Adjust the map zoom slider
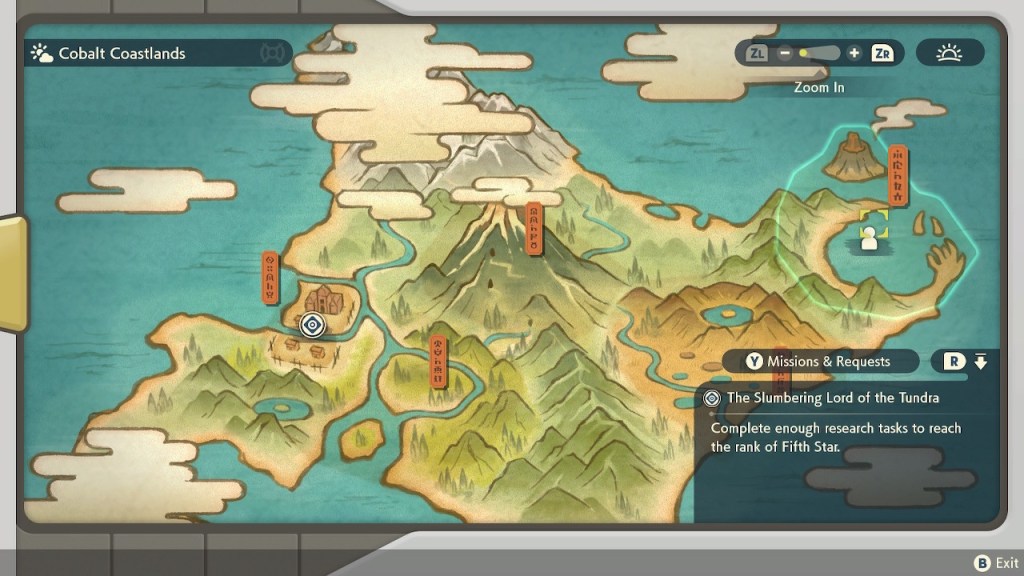Image resolution: width=1024 pixels, height=576 pixels. 819,53
